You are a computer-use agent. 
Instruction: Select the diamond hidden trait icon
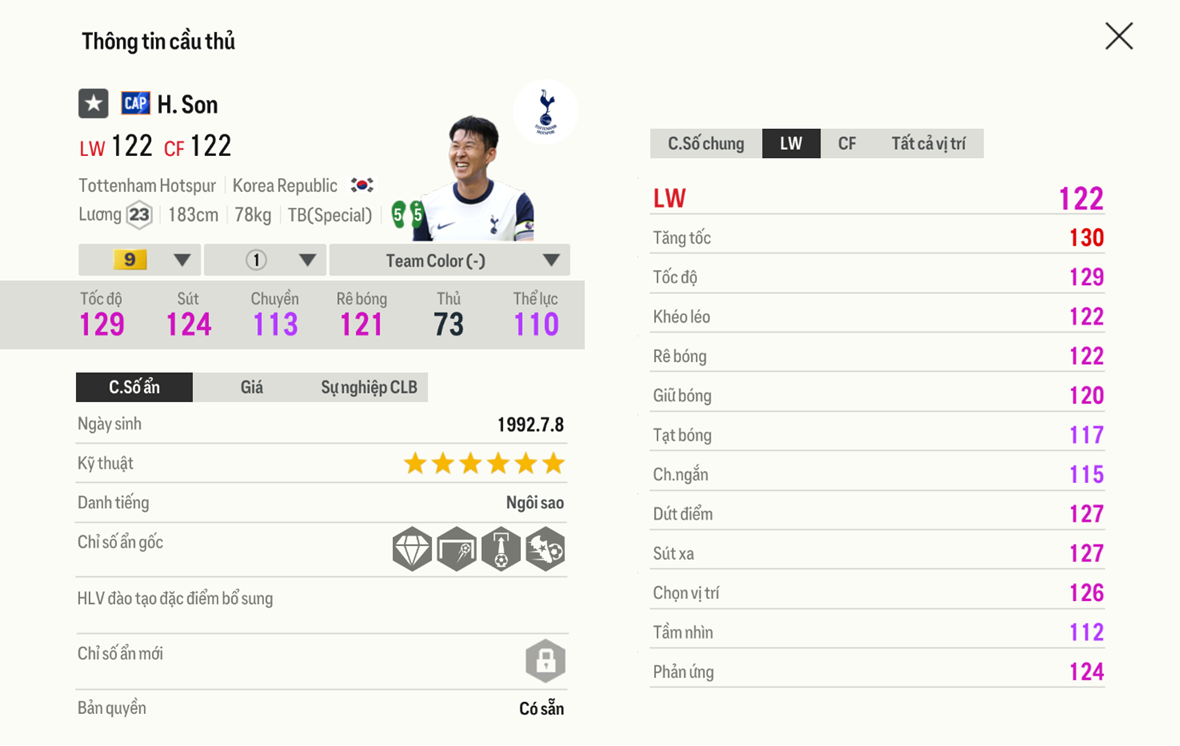point(412,549)
